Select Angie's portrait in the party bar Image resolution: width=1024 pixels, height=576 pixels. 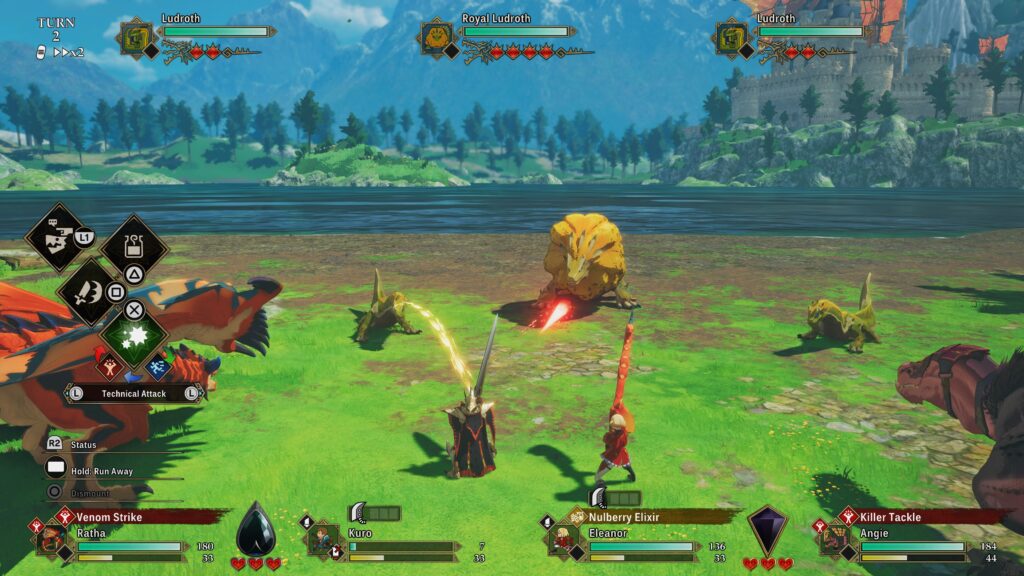[834, 538]
